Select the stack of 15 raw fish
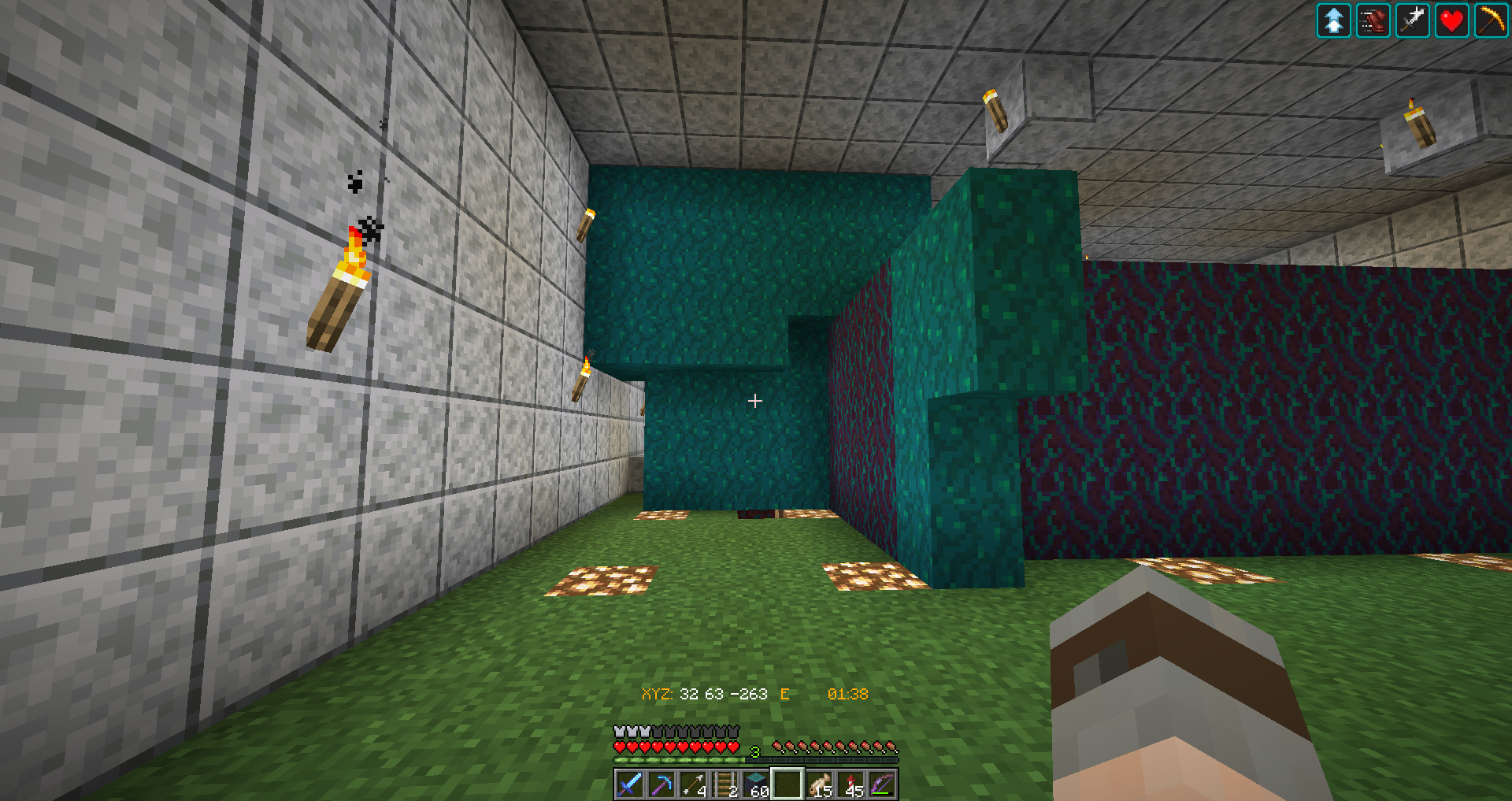The height and width of the screenshot is (801, 1512). pyautogui.click(x=821, y=785)
